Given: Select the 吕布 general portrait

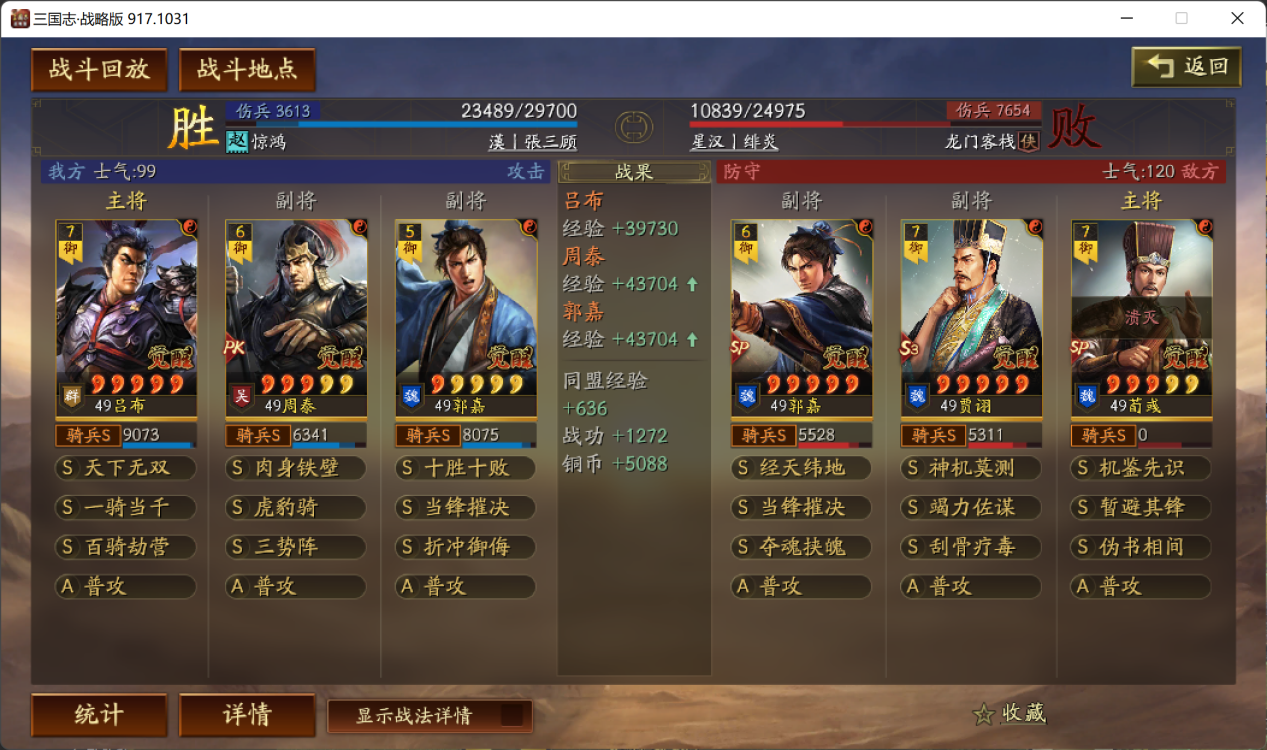Looking at the screenshot, I should [126, 310].
